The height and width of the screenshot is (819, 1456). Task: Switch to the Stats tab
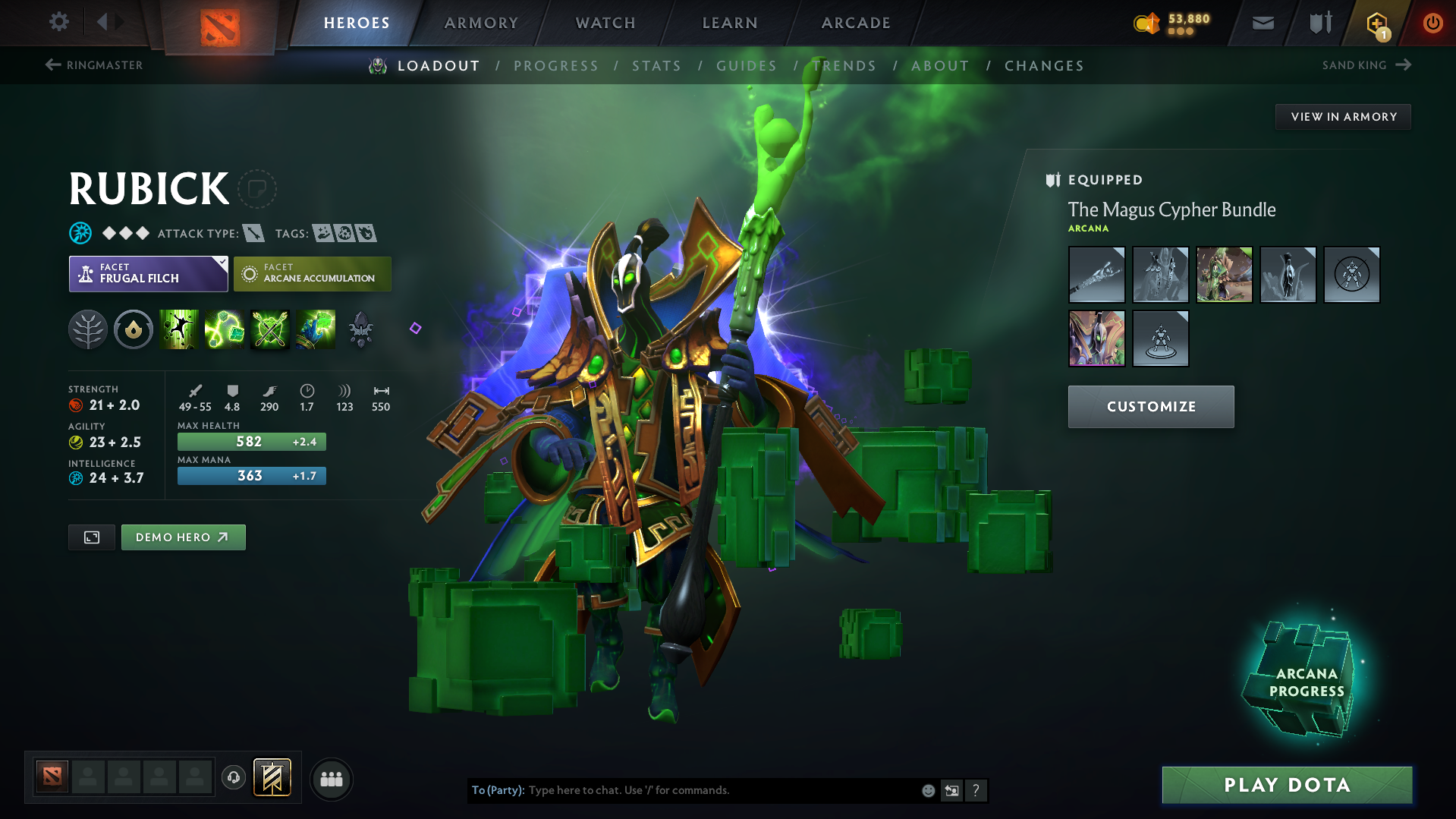(656, 65)
